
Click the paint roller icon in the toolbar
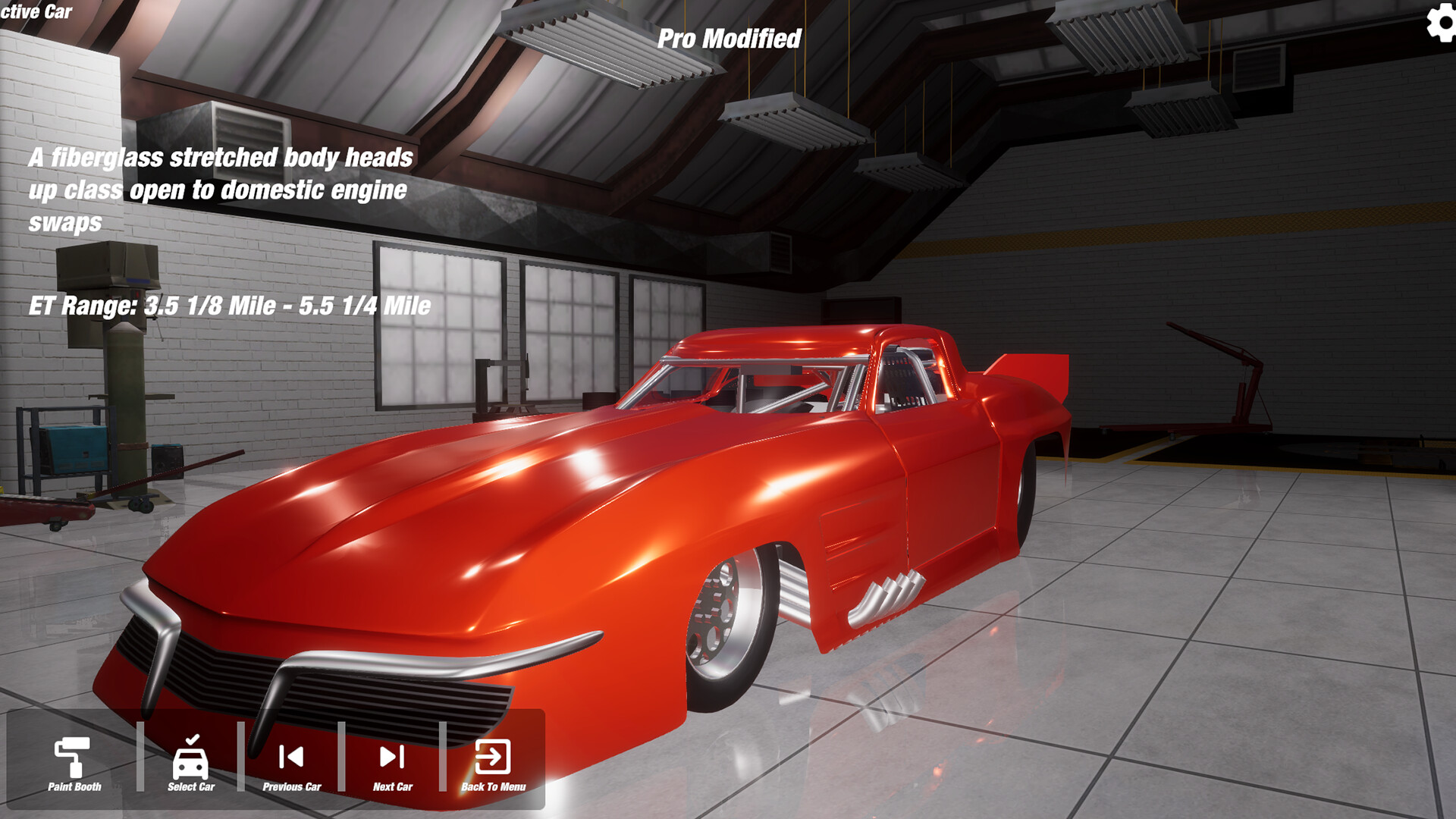click(x=72, y=757)
